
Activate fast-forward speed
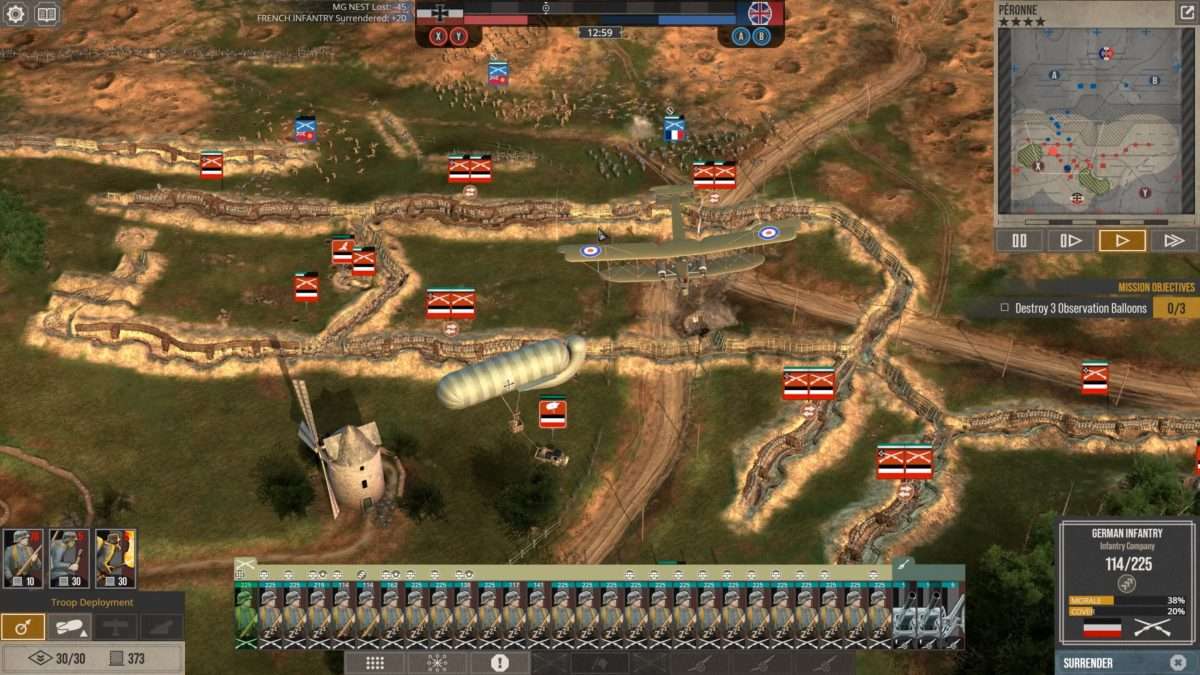1174,241
